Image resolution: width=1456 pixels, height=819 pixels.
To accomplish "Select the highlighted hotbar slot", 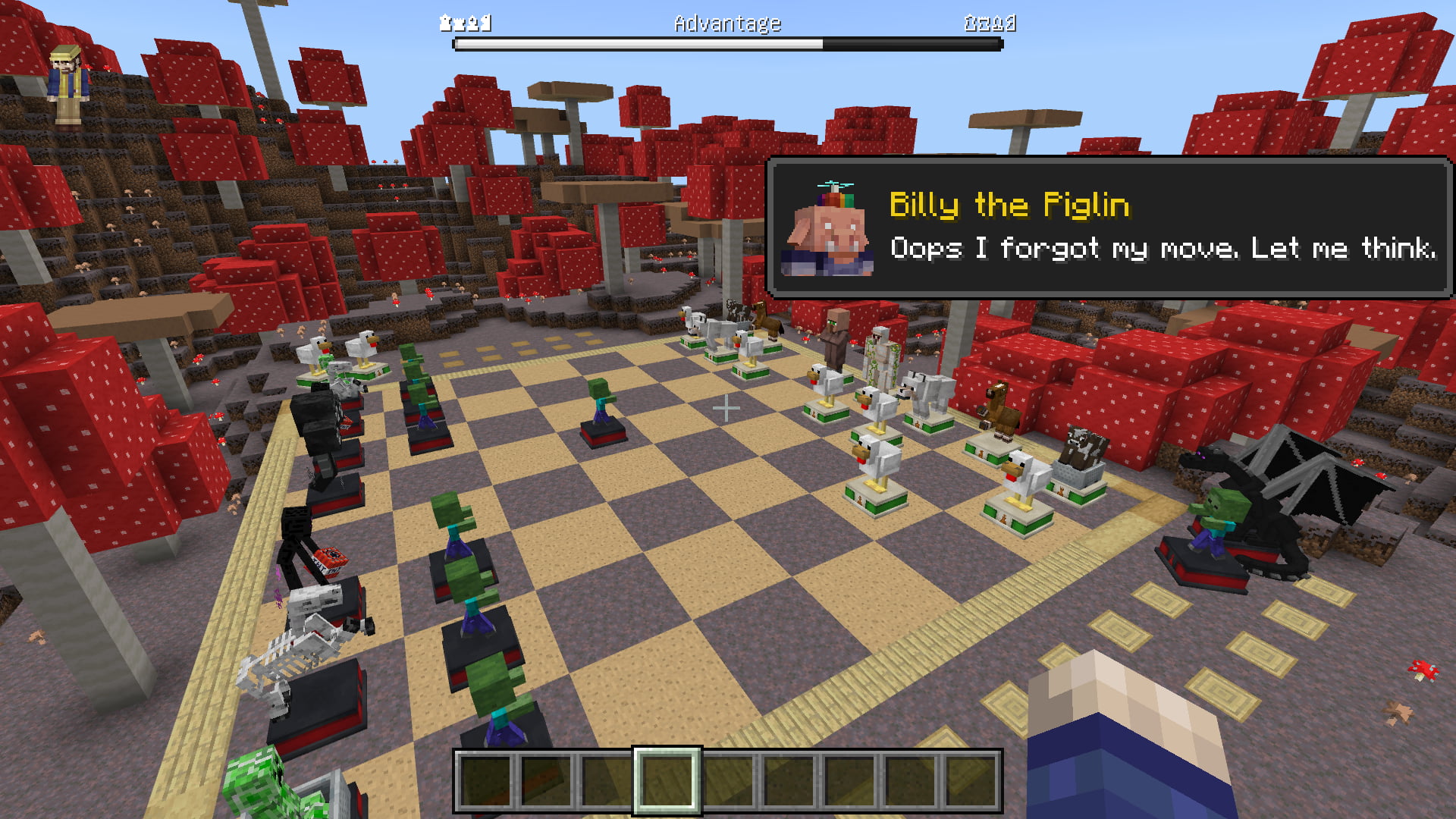I will pos(667,780).
